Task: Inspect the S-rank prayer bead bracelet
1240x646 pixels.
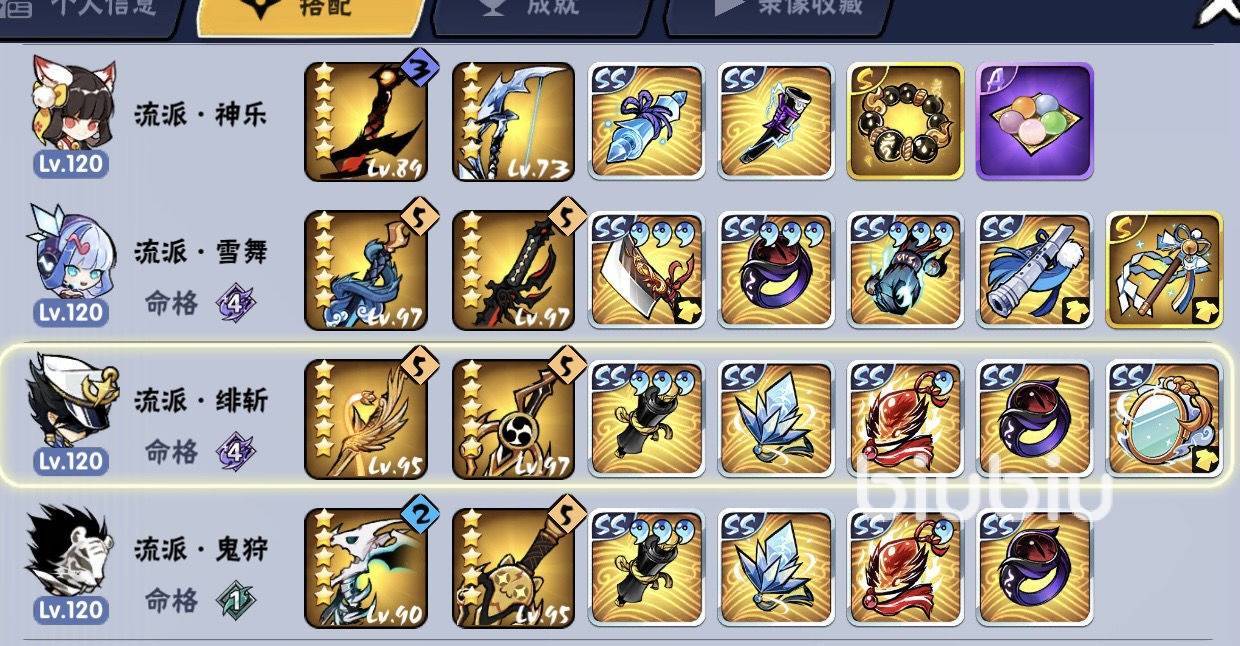Action: coord(905,122)
